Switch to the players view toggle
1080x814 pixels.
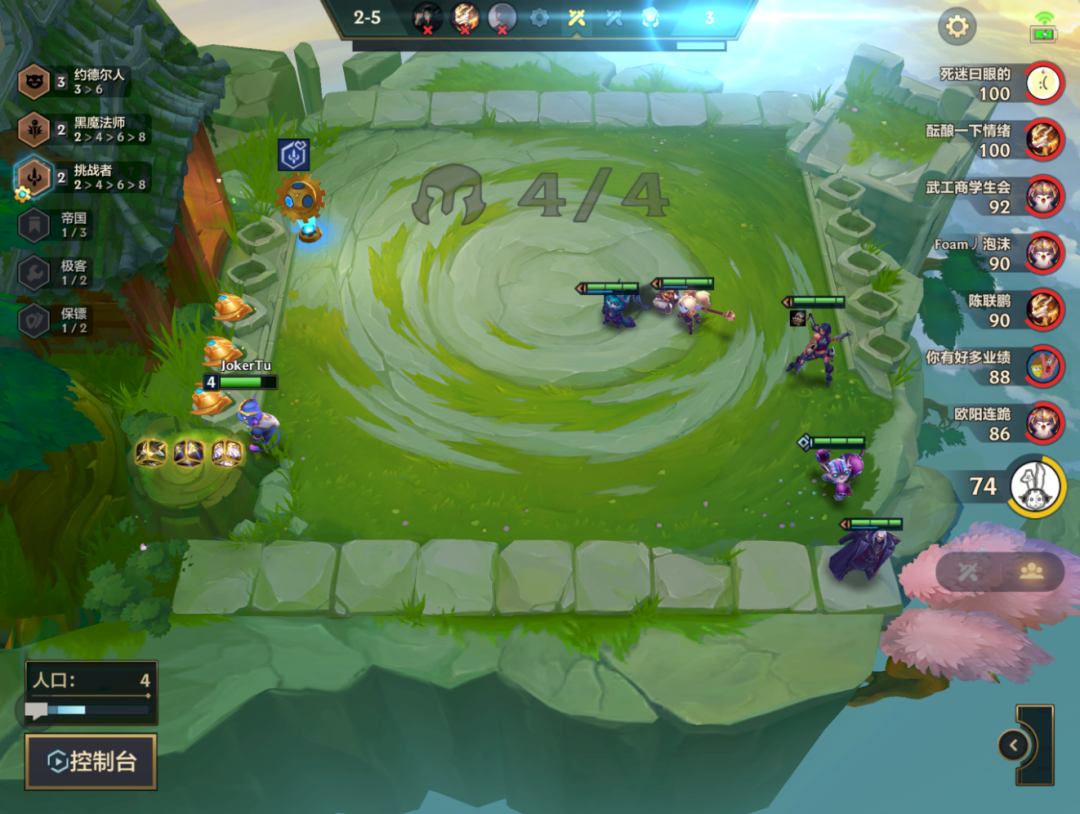coord(1031,571)
